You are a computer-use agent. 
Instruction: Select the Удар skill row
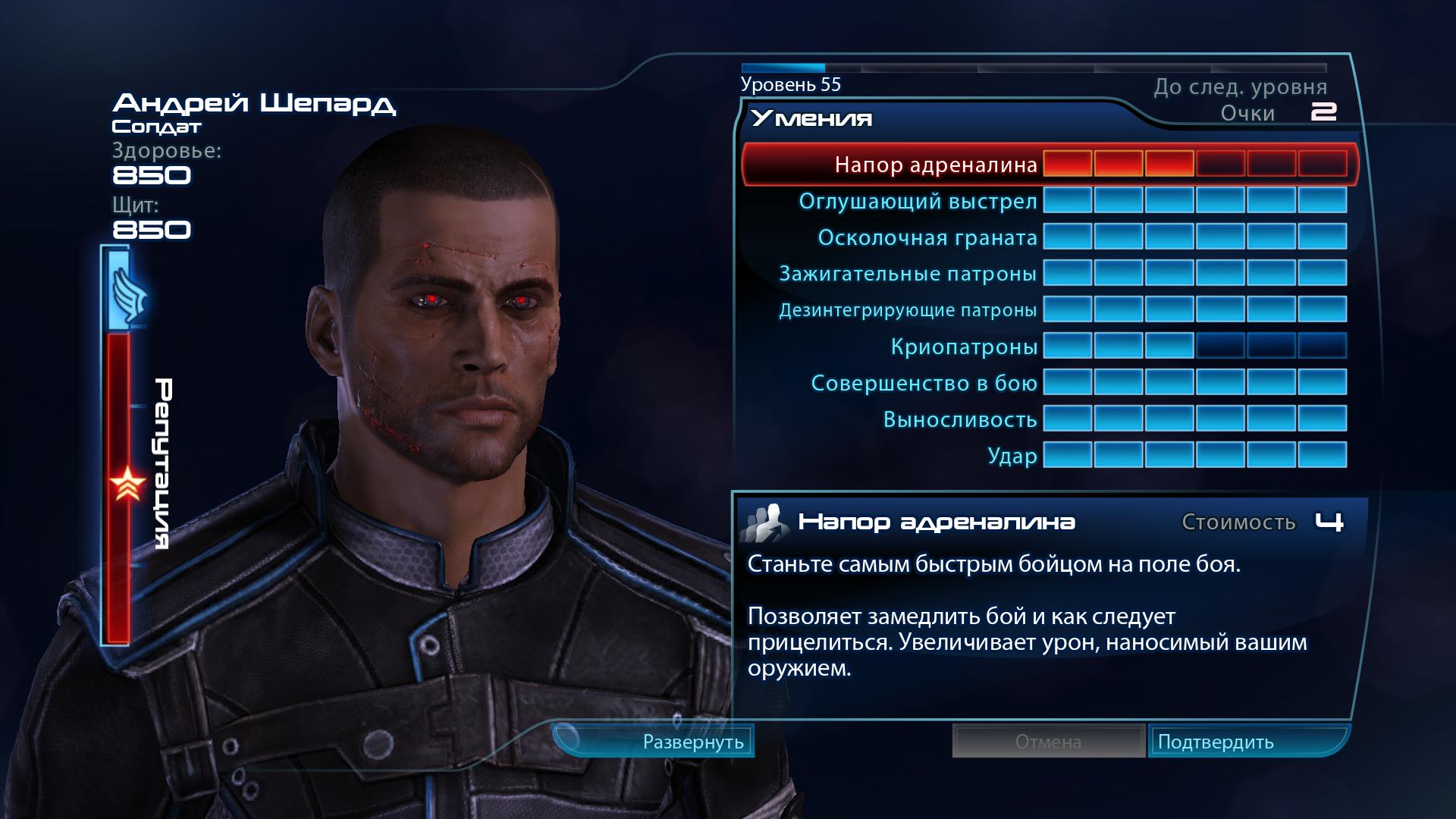click(x=1012, y=456)
